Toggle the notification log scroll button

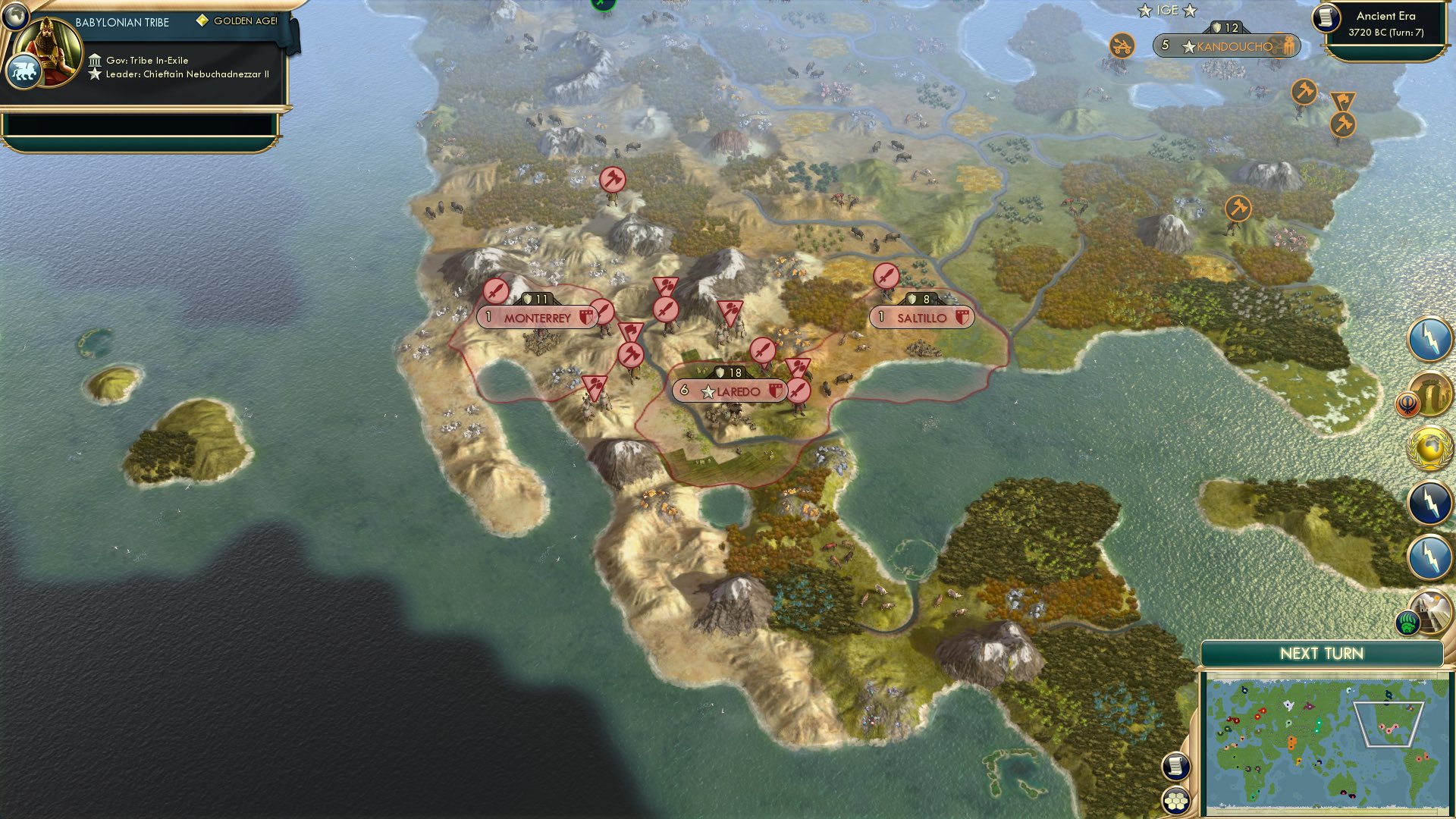click(1175, 766)
